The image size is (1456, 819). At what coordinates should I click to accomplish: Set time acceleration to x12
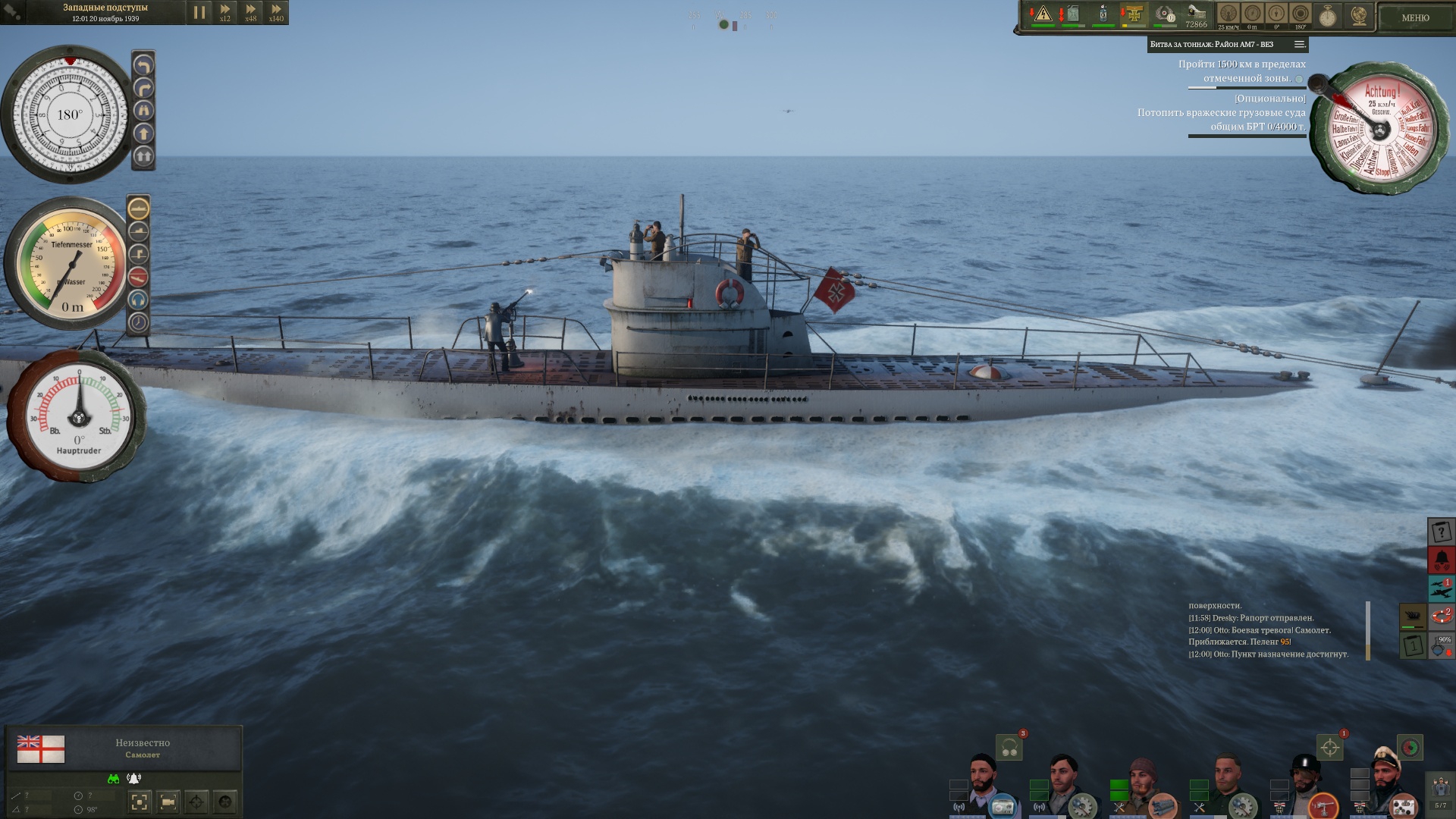pos(225,12)
